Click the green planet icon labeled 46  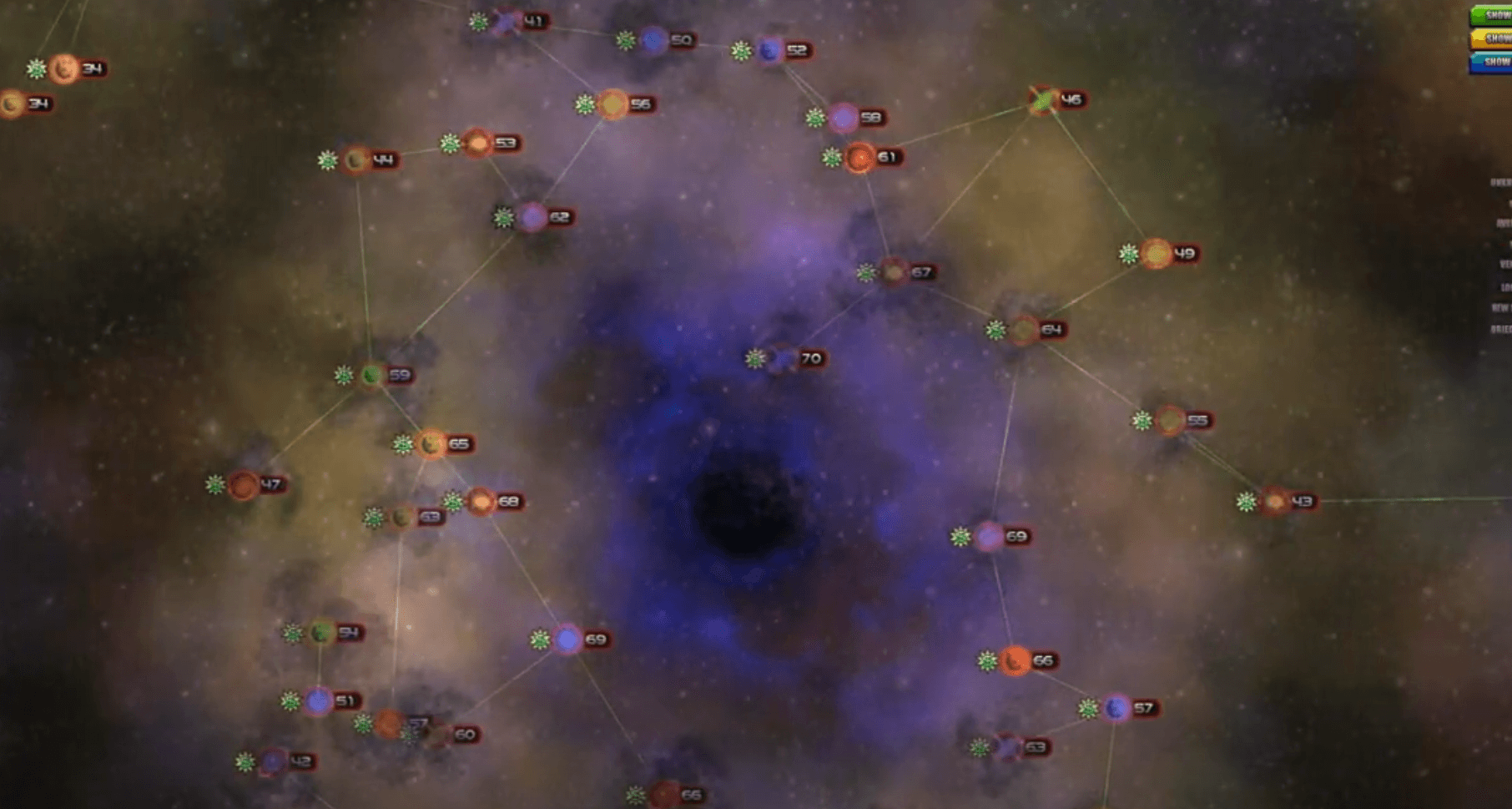pyautogui.click(x=1040, y=99)
